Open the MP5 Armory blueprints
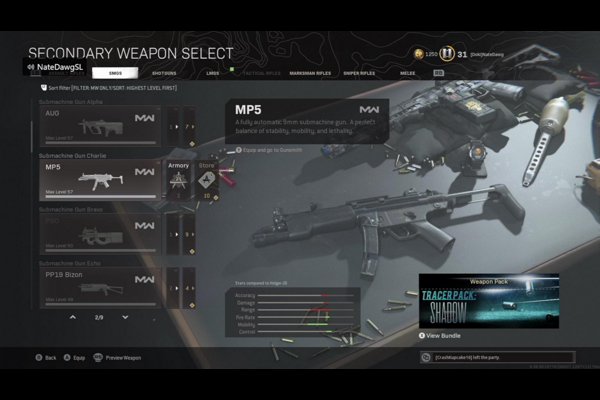Viewport: 600px width, 400px height. (178, 181)
